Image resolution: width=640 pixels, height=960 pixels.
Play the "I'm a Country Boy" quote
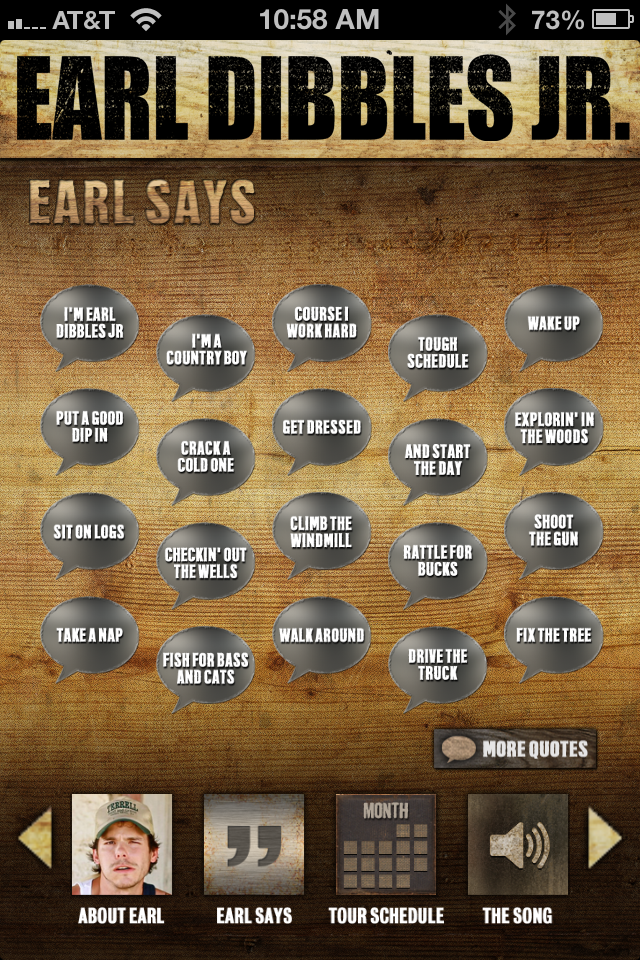[206, 350]
